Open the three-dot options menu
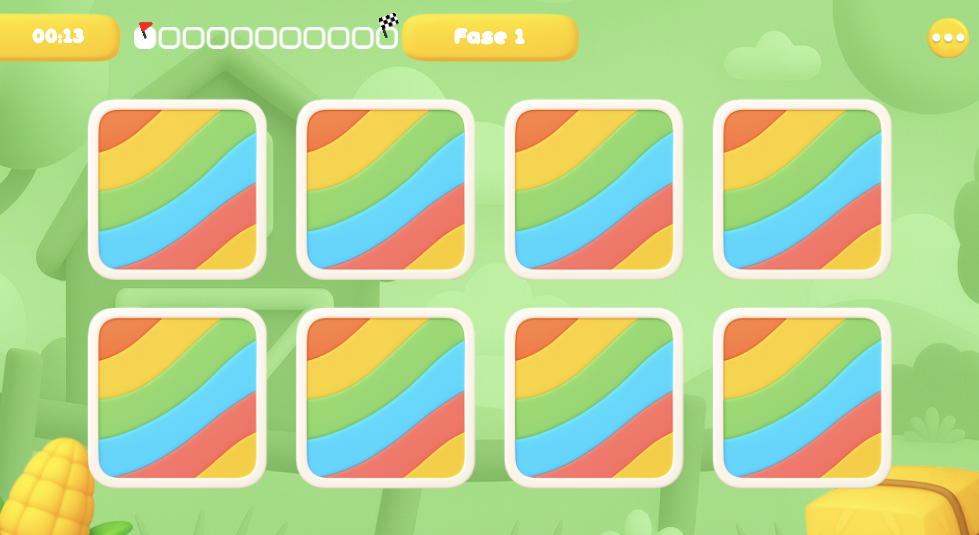The width and height of the screenshot is (979, 535). pyautogui.click(x=947, y=38)
